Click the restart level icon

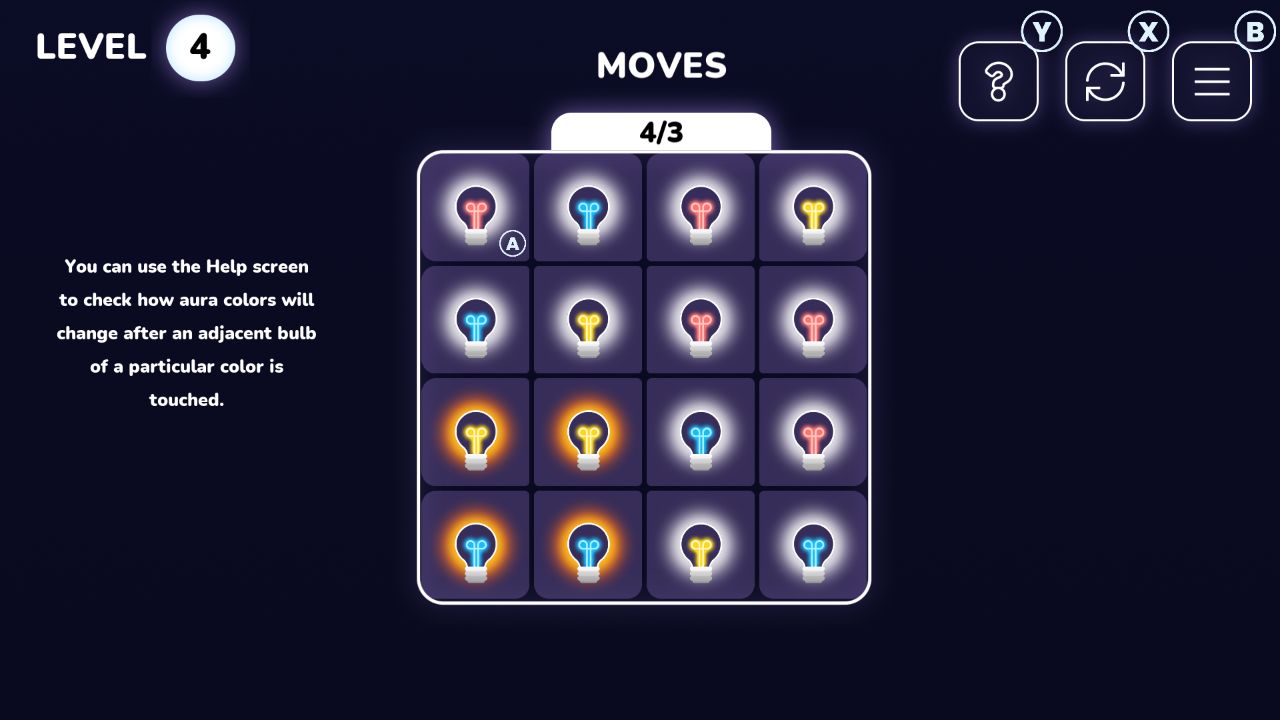pos(1105,82)
